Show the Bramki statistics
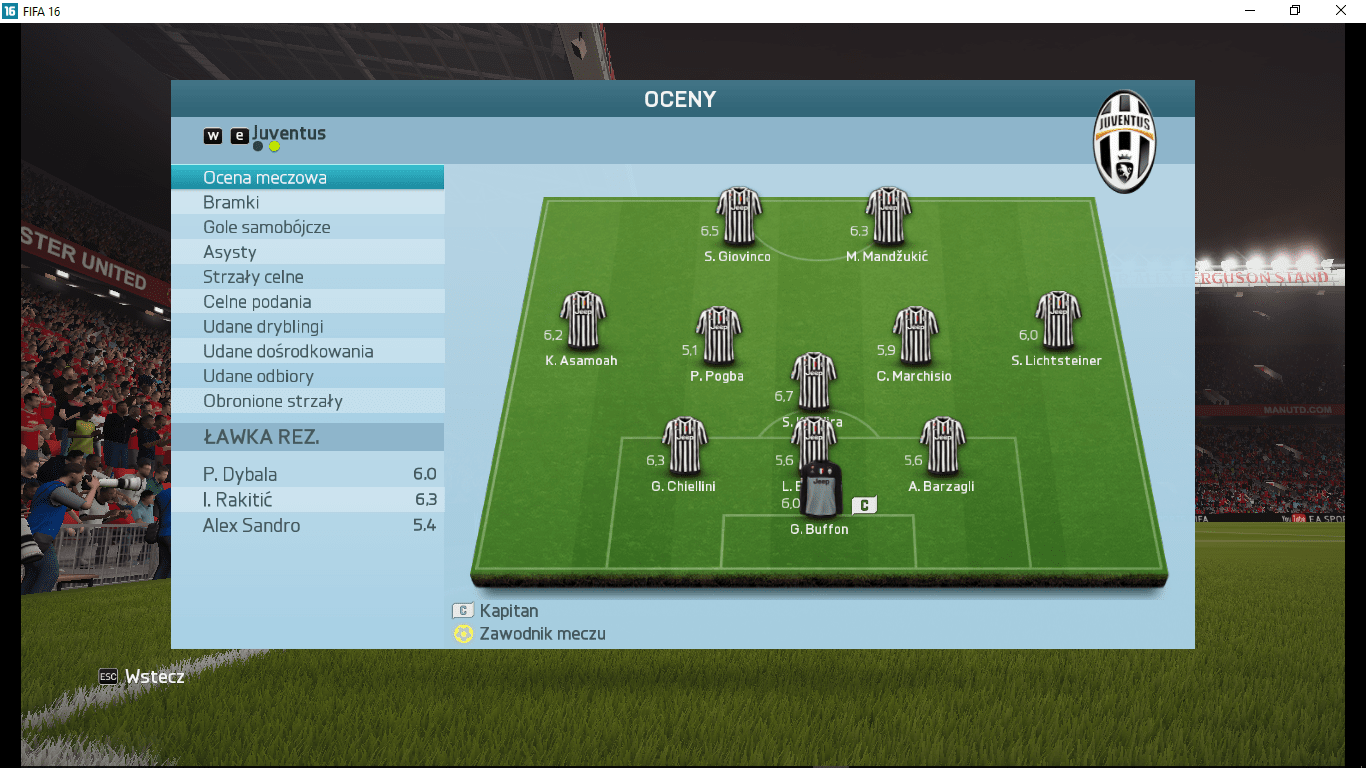The image size is (1366, 768). click(307, 203)
